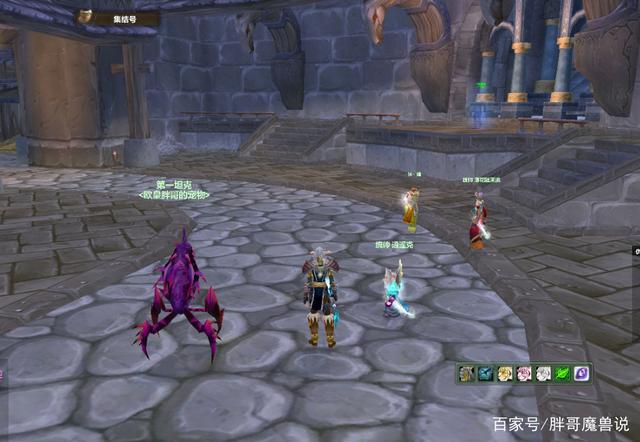Activate the green leaf ability icon

(562, 373)
